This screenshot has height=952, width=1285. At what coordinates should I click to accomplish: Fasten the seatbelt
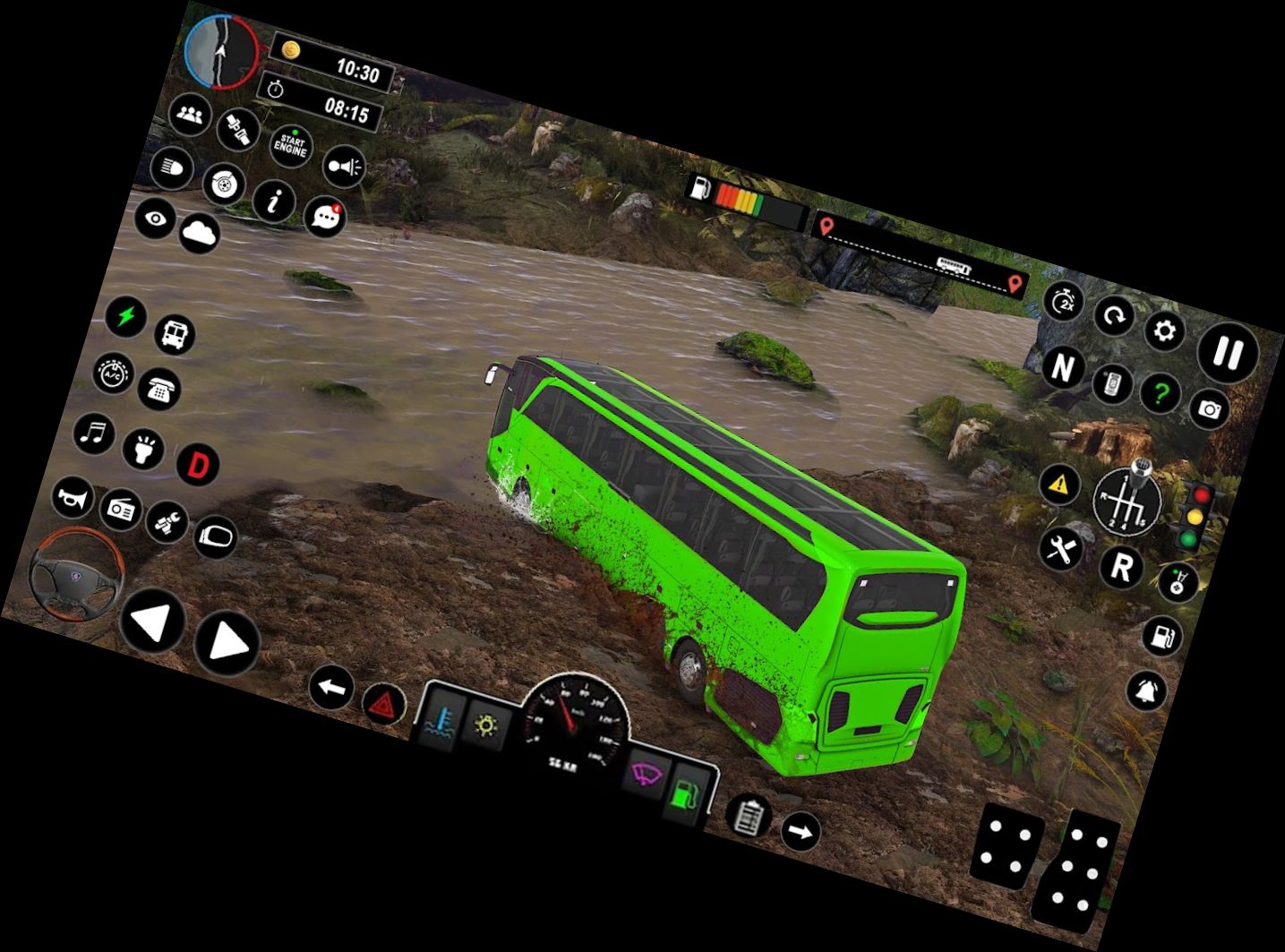(238, 130)
